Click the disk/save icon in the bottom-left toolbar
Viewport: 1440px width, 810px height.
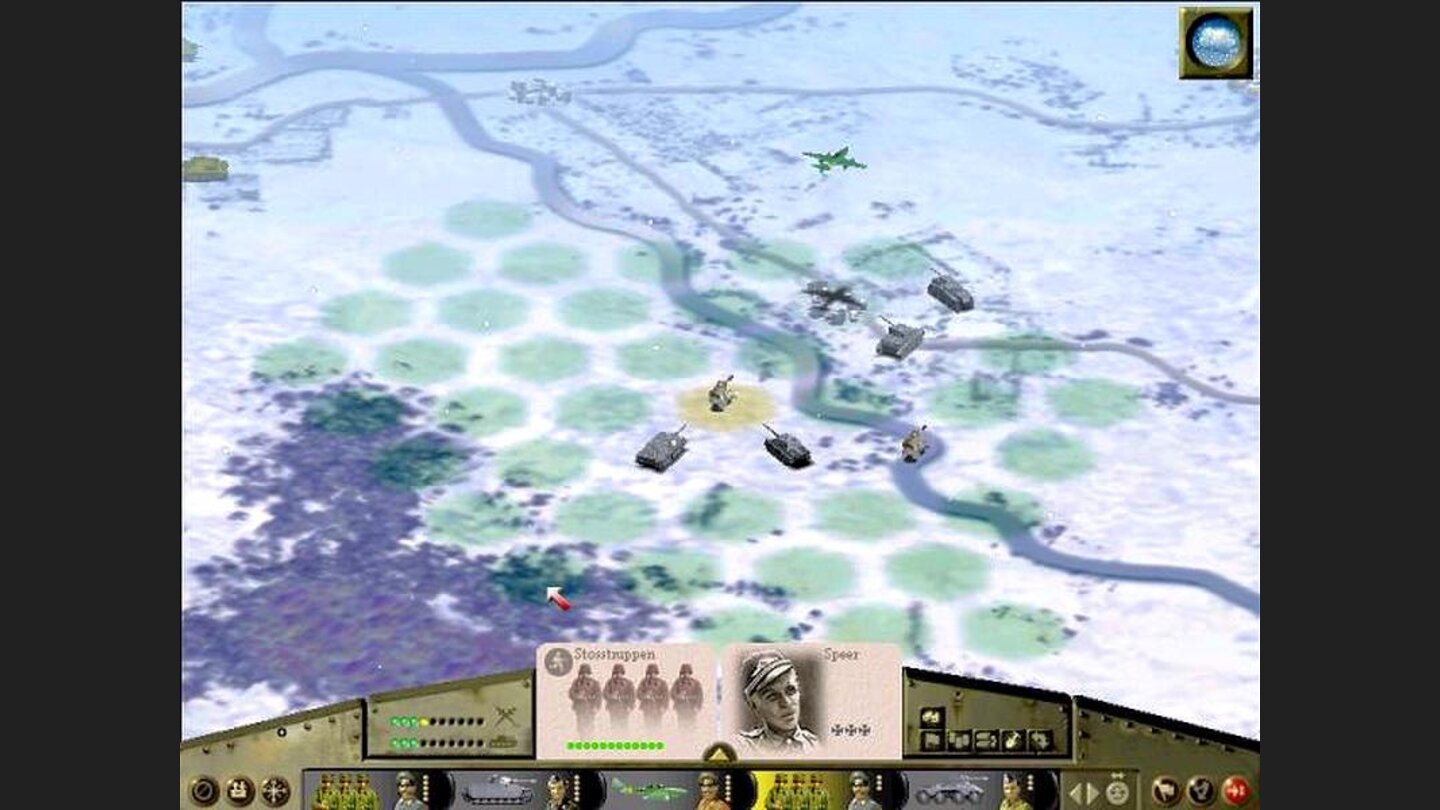[238, 790]
